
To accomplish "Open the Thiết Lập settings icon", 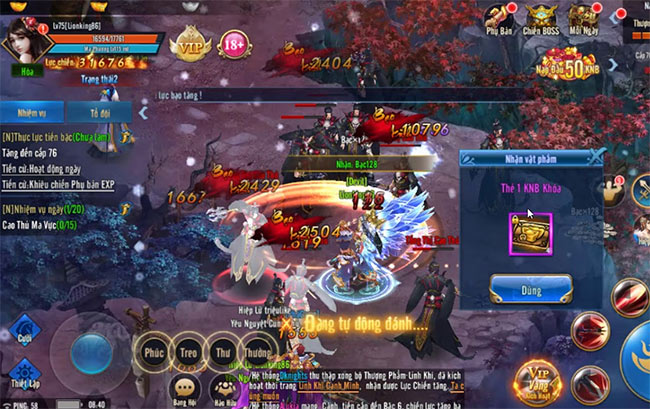I will [26, 372].
